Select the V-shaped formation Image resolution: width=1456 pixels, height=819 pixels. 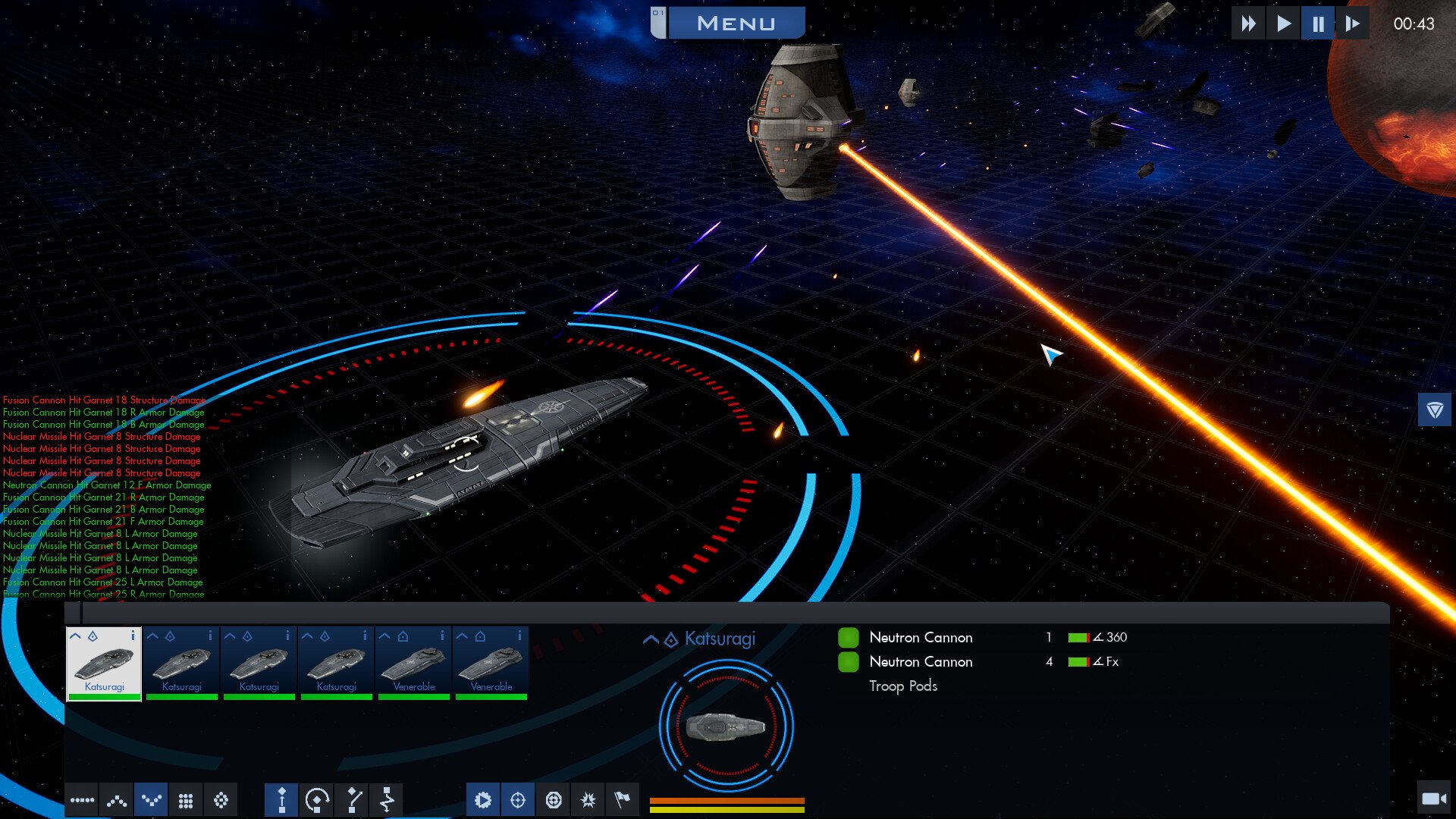[152, 800]
